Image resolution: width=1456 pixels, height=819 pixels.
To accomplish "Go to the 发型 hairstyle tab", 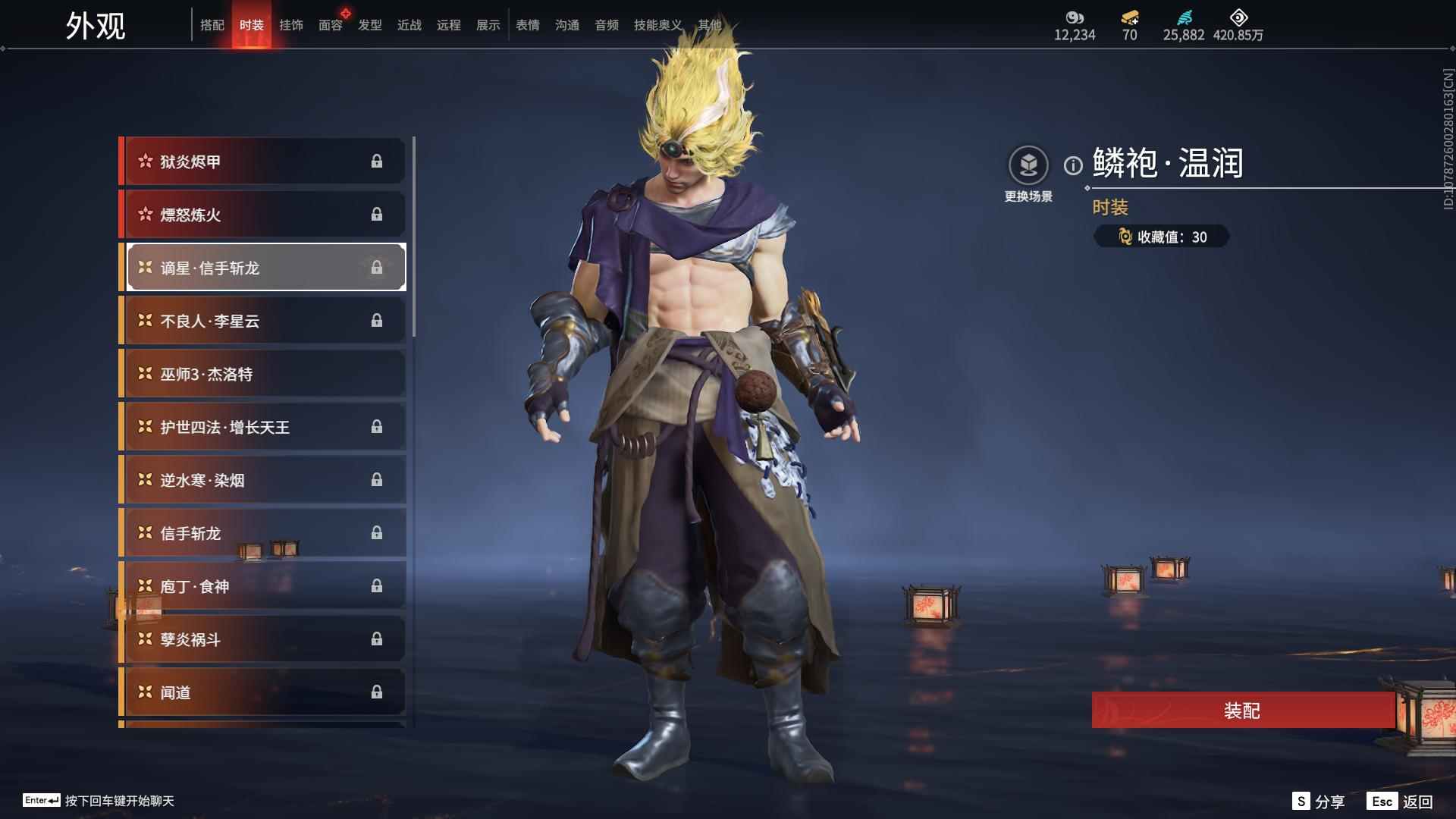I will pos(369,25).
